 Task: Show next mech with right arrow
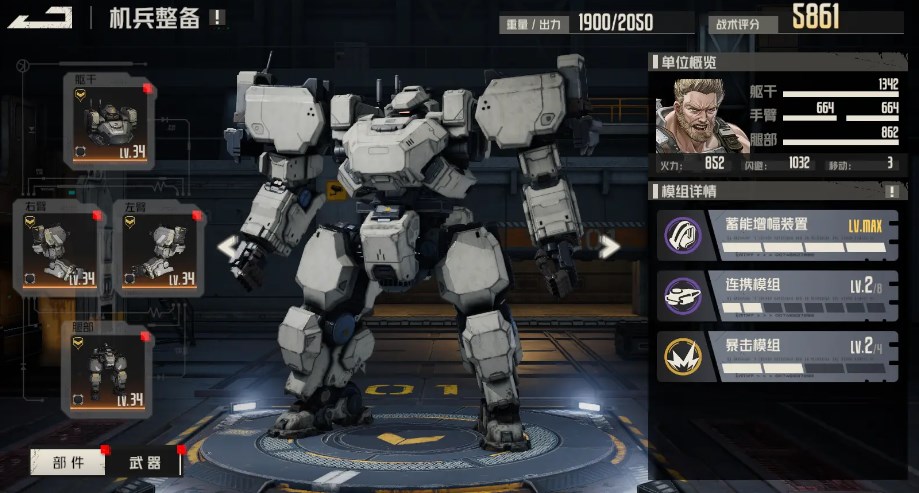coord(608,246)
